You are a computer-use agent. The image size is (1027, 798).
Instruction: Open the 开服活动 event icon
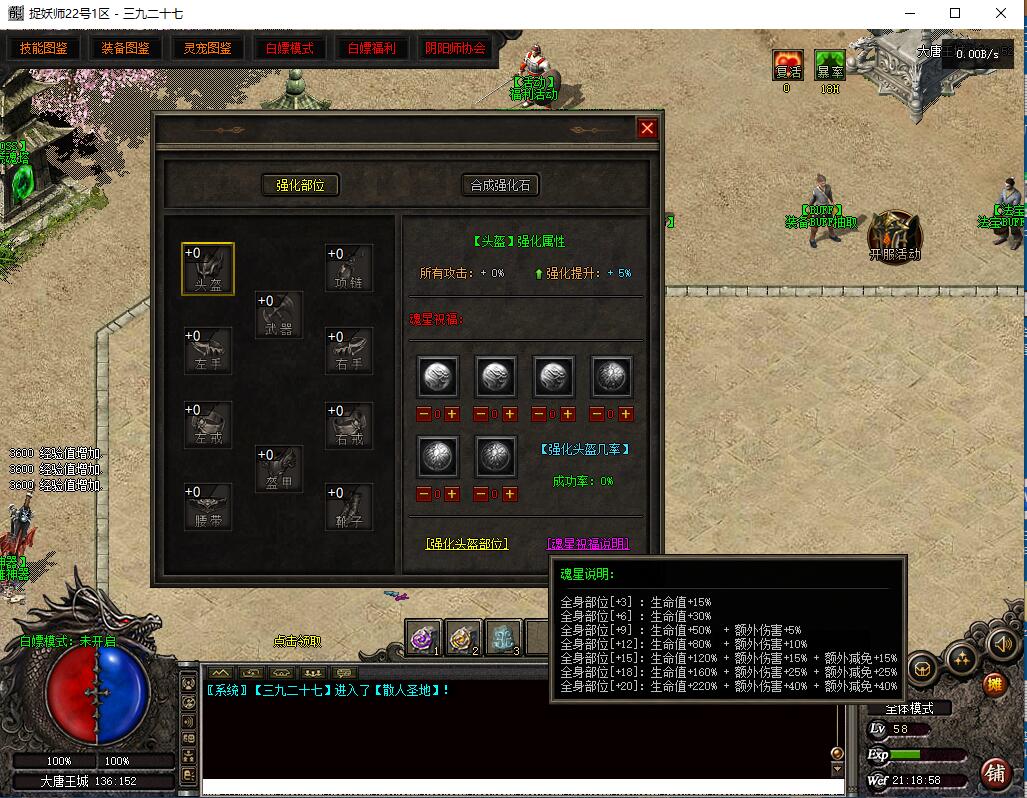tap(894, 235)
